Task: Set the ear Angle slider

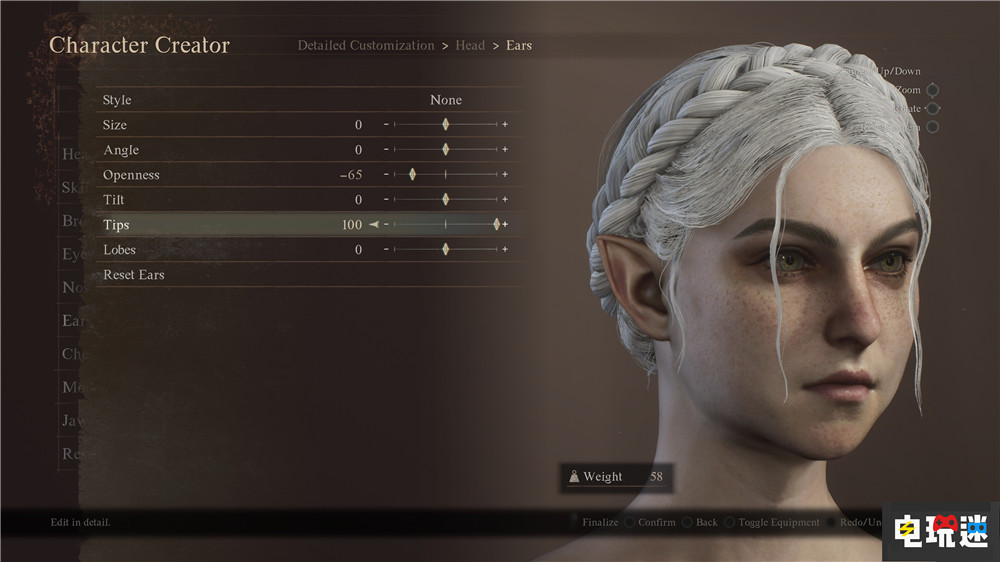Action: point(446,150)
